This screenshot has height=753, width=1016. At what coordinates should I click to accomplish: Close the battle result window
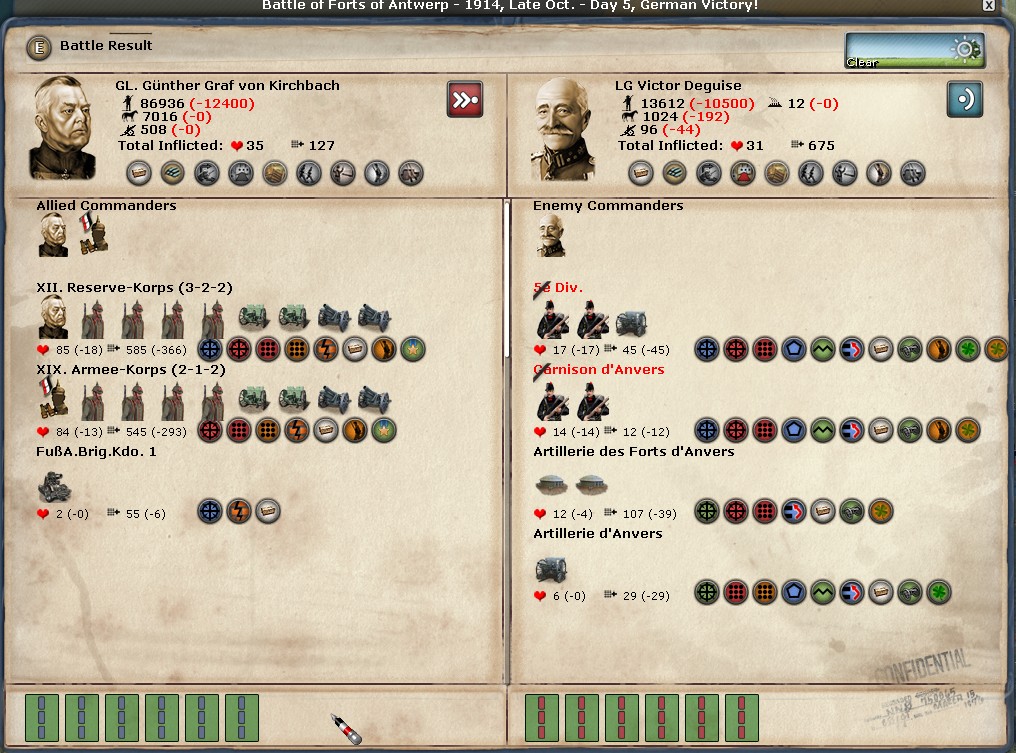[988, 6]
